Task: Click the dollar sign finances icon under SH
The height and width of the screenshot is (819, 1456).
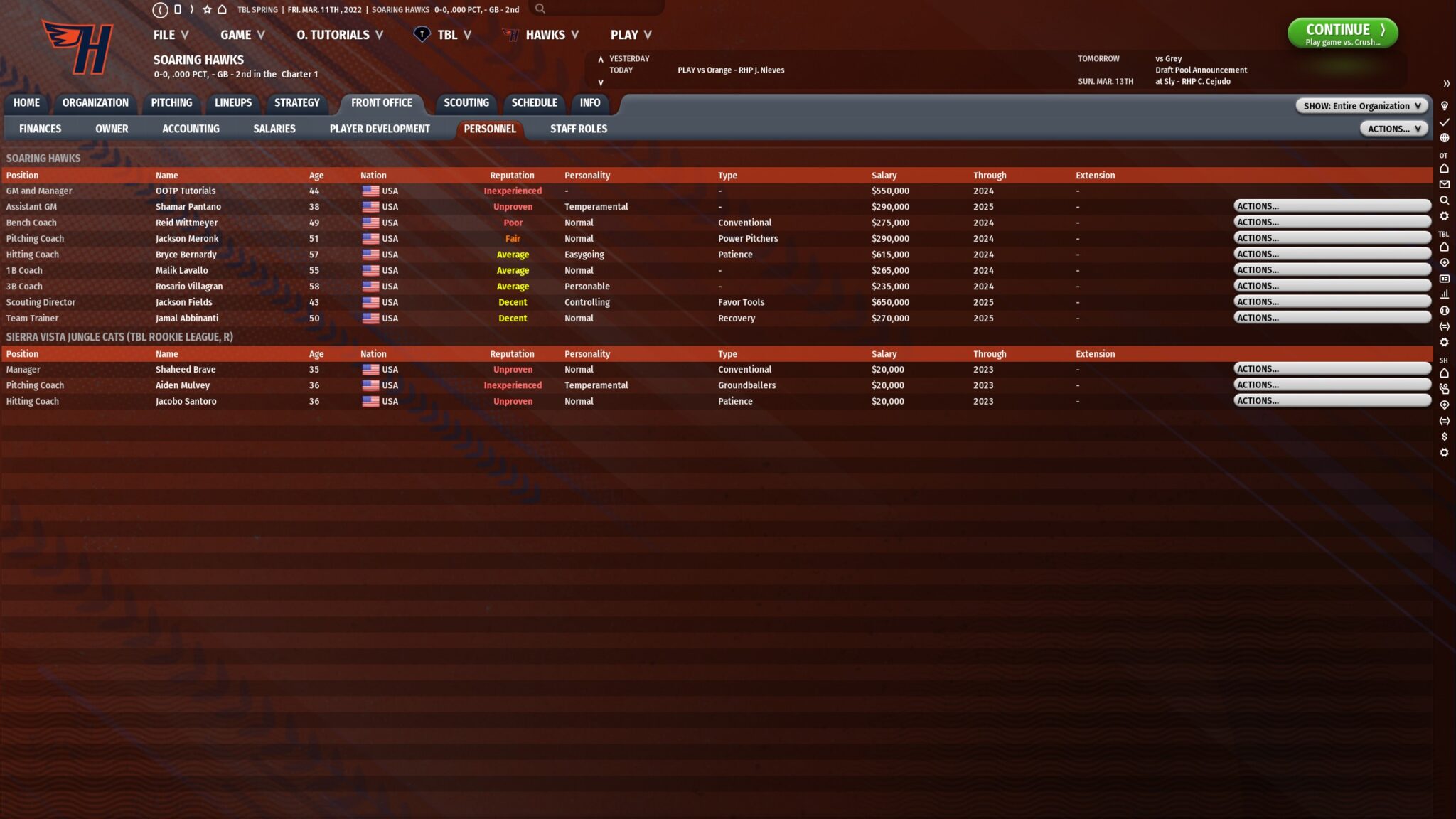Action: point(1445,437)
